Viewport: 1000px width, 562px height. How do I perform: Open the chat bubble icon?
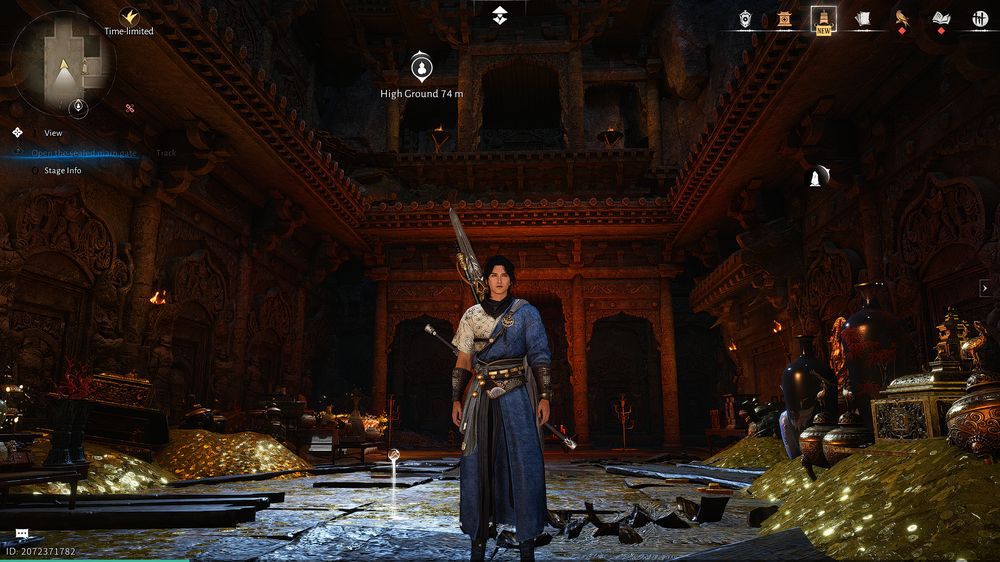tap(21, 535)
